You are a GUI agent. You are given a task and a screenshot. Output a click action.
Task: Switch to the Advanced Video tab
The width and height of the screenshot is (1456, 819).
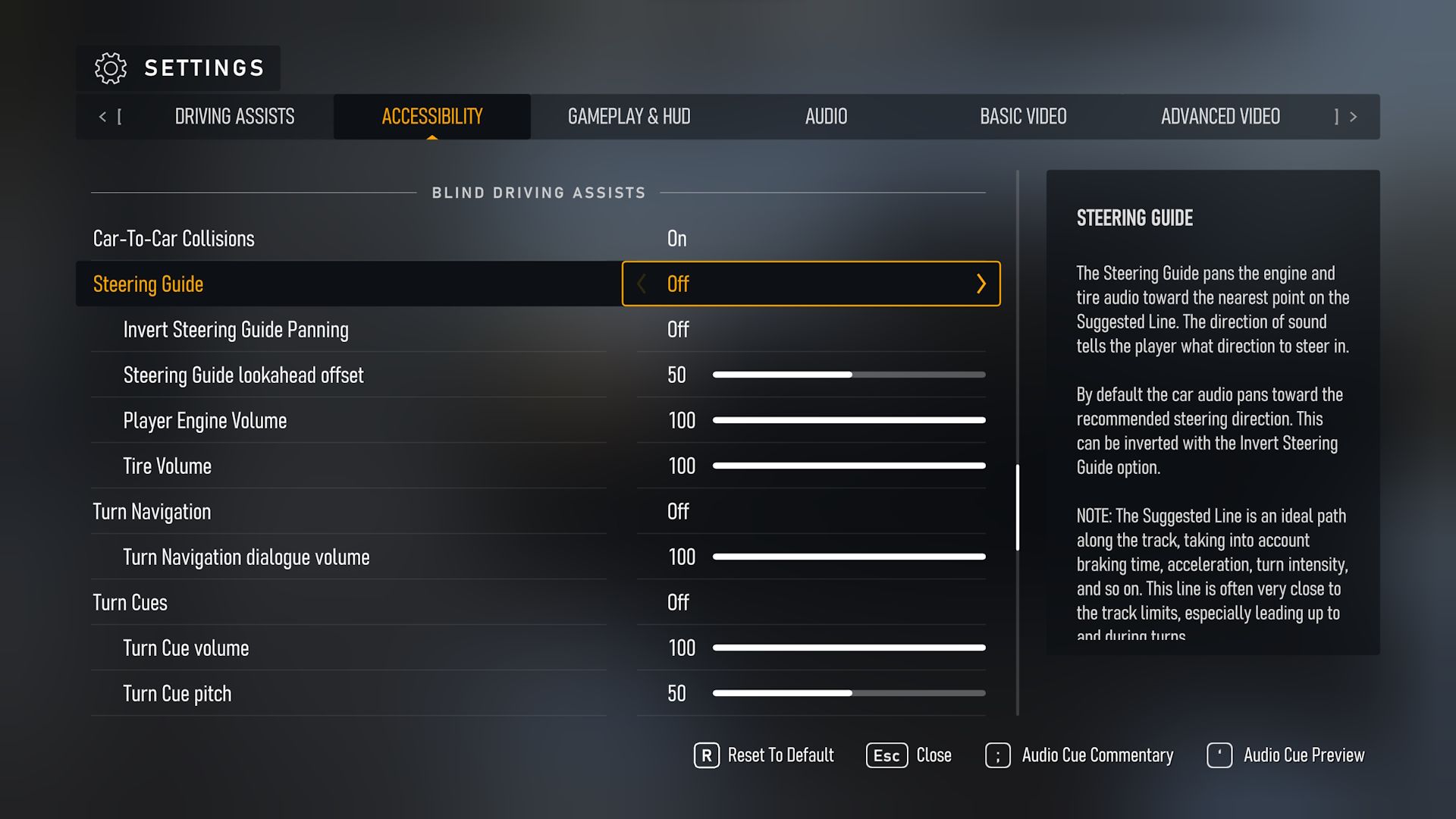click(x=1220, y=117)
